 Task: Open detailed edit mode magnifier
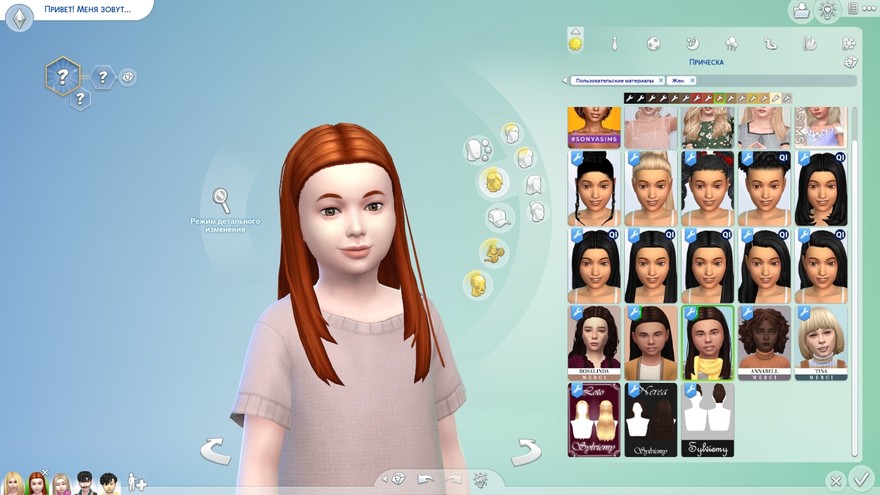[x=221, y=200]
